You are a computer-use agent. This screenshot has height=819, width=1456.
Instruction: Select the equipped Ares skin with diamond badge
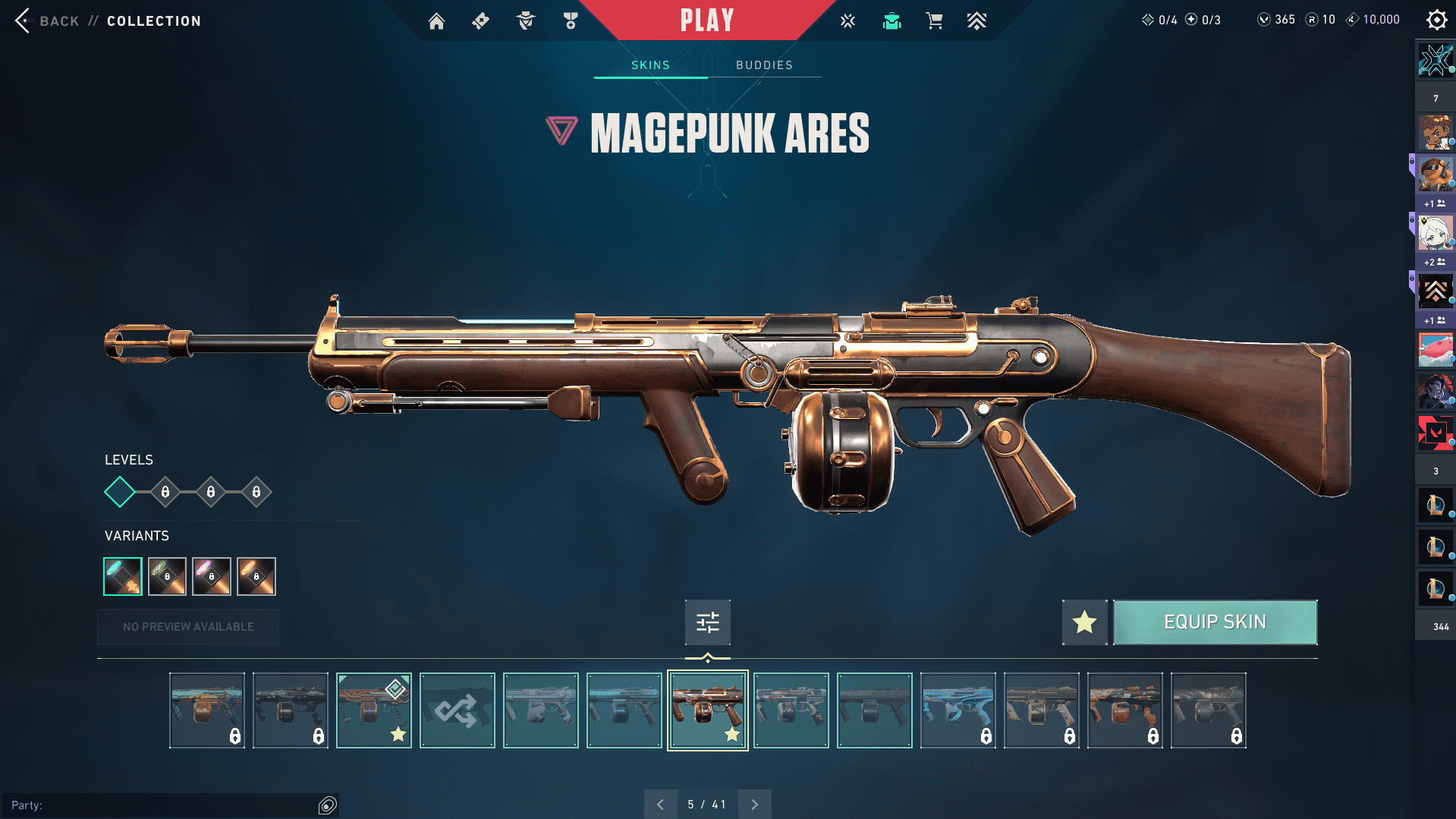click(373, 710)
